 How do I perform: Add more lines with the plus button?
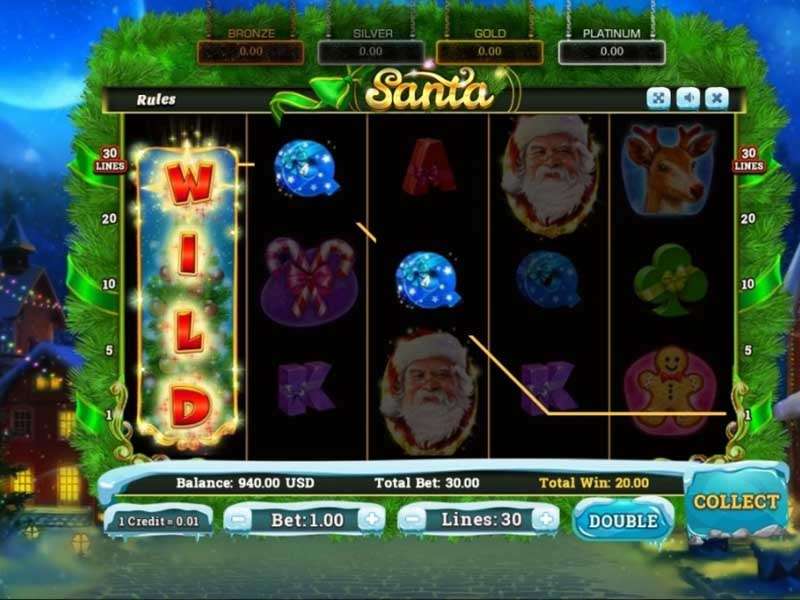tap(545, 519)
